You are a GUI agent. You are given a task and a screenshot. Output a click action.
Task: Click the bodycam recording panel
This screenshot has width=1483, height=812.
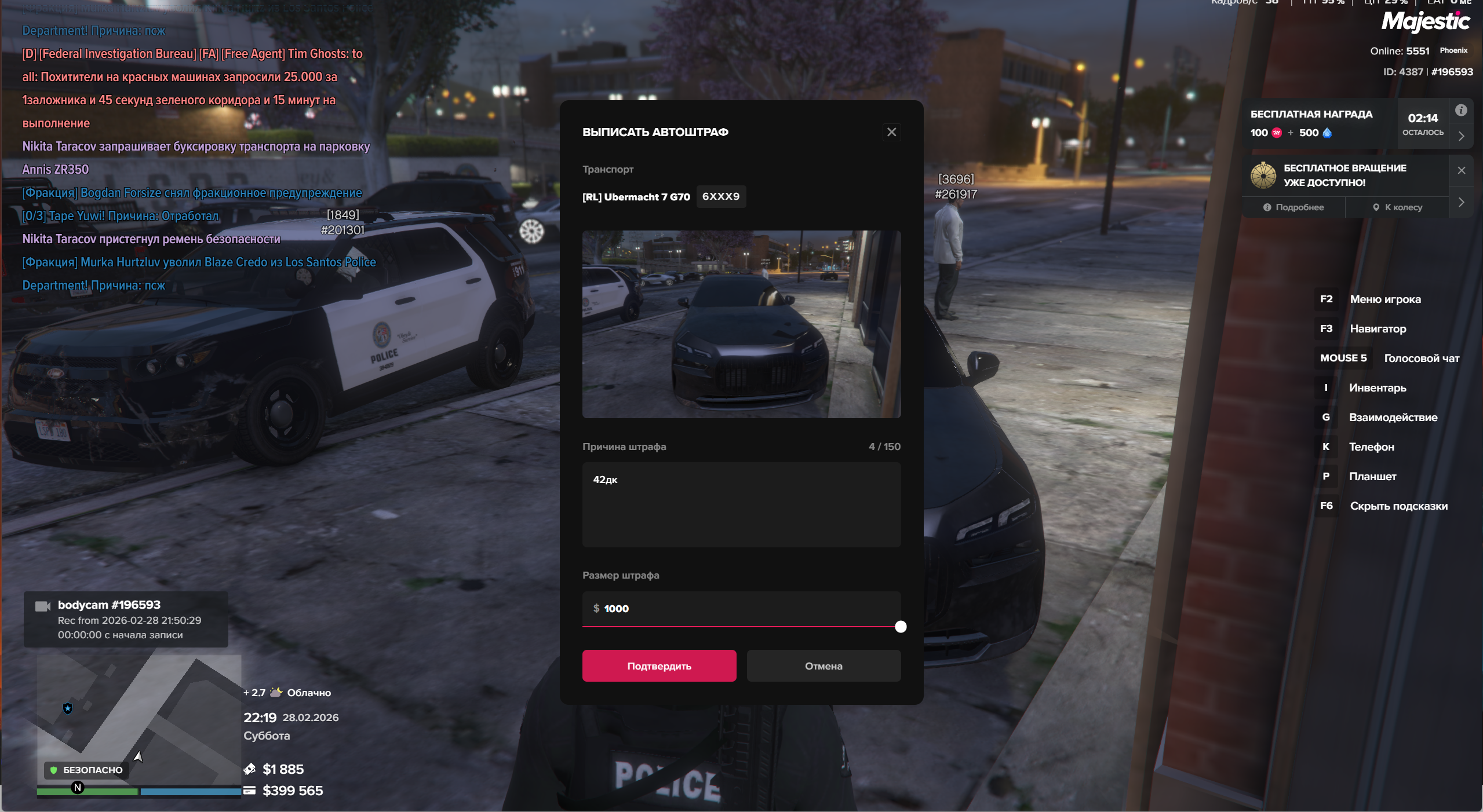[x=126, y=619]
